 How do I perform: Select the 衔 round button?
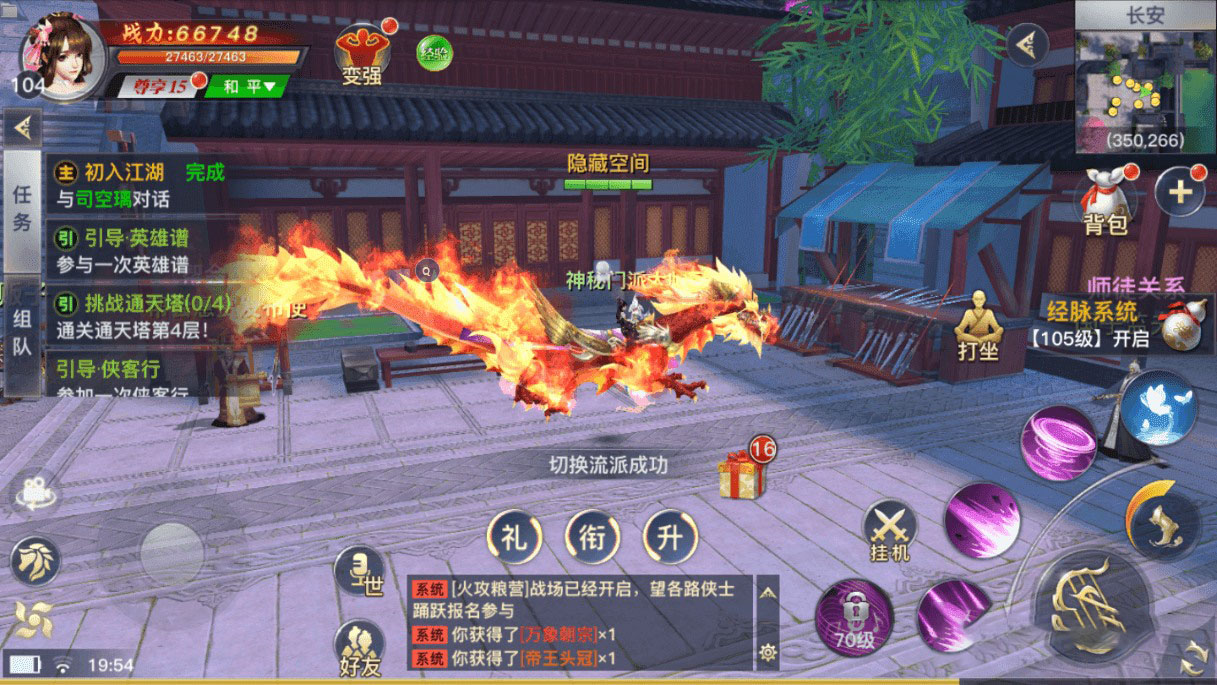592,537
